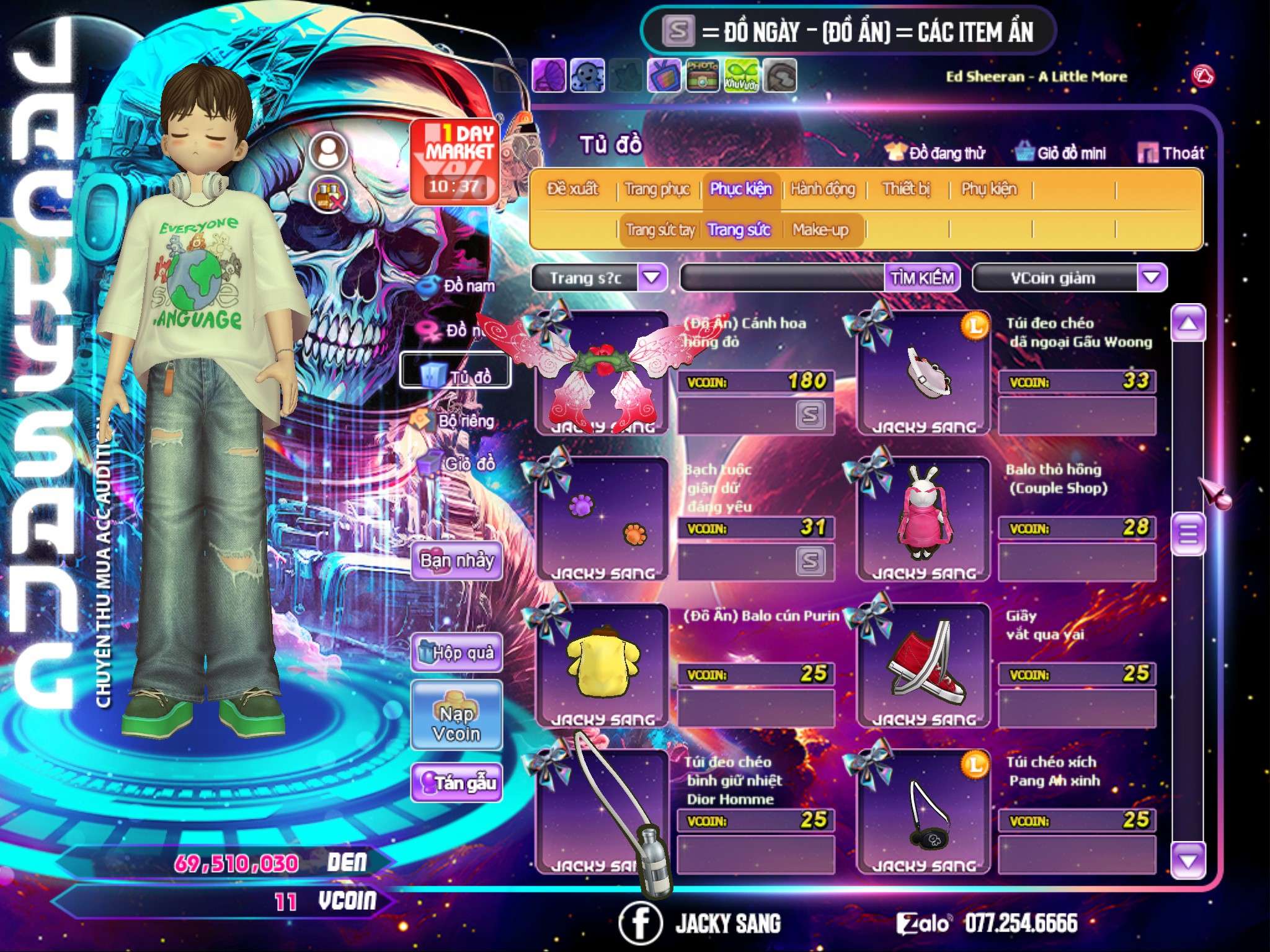Click the Tán gẫu chat button

coord(457,783)
